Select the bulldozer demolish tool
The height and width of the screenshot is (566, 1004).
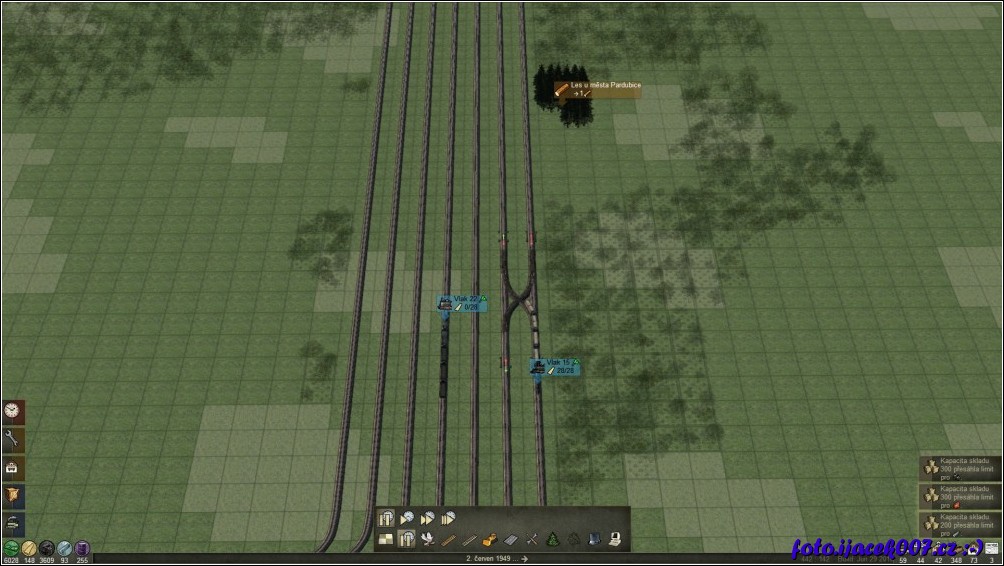point(491,540)
